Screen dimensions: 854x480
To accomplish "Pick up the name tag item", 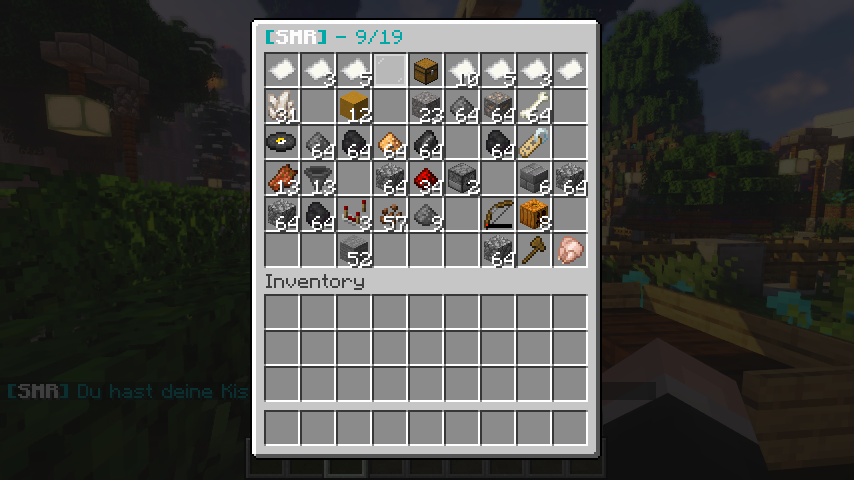I will click(x=535, y=142).
